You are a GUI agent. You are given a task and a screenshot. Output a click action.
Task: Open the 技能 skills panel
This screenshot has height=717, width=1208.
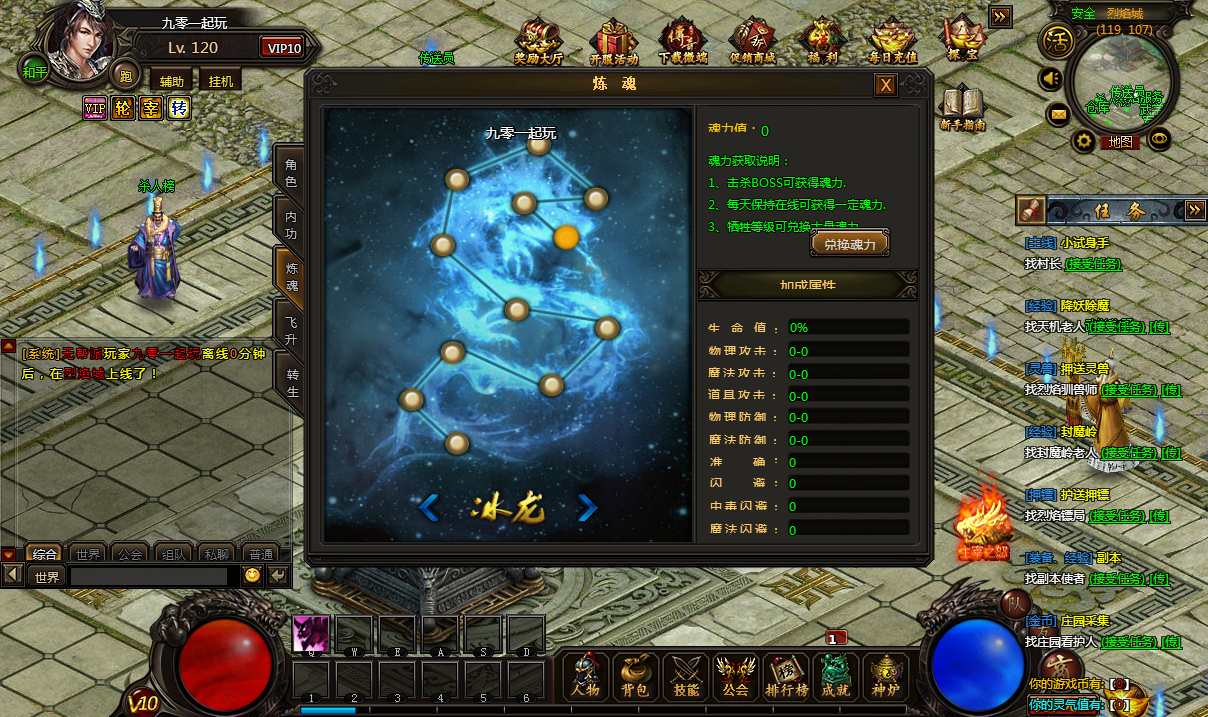tap(686, 676)
